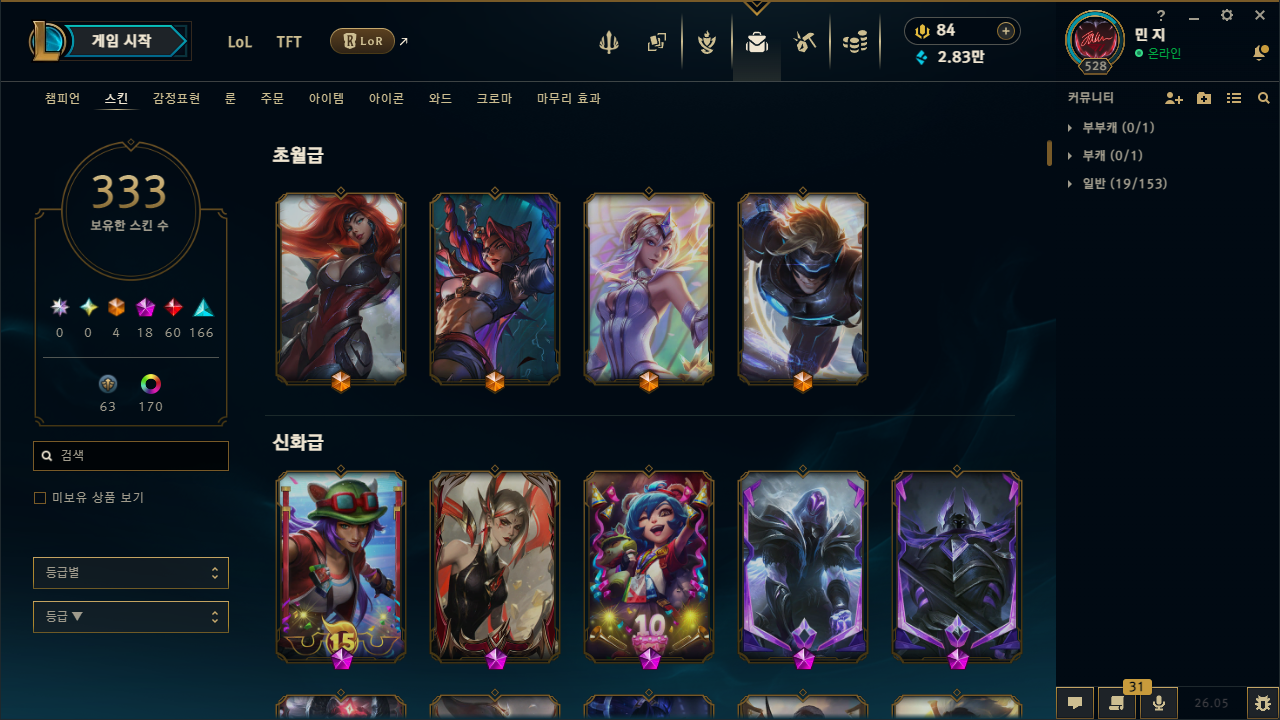Image resolution: width=1280 pixels, height=720 pixels.
Task: Open the 등급 sort dropdown
Action: [130, 616]
